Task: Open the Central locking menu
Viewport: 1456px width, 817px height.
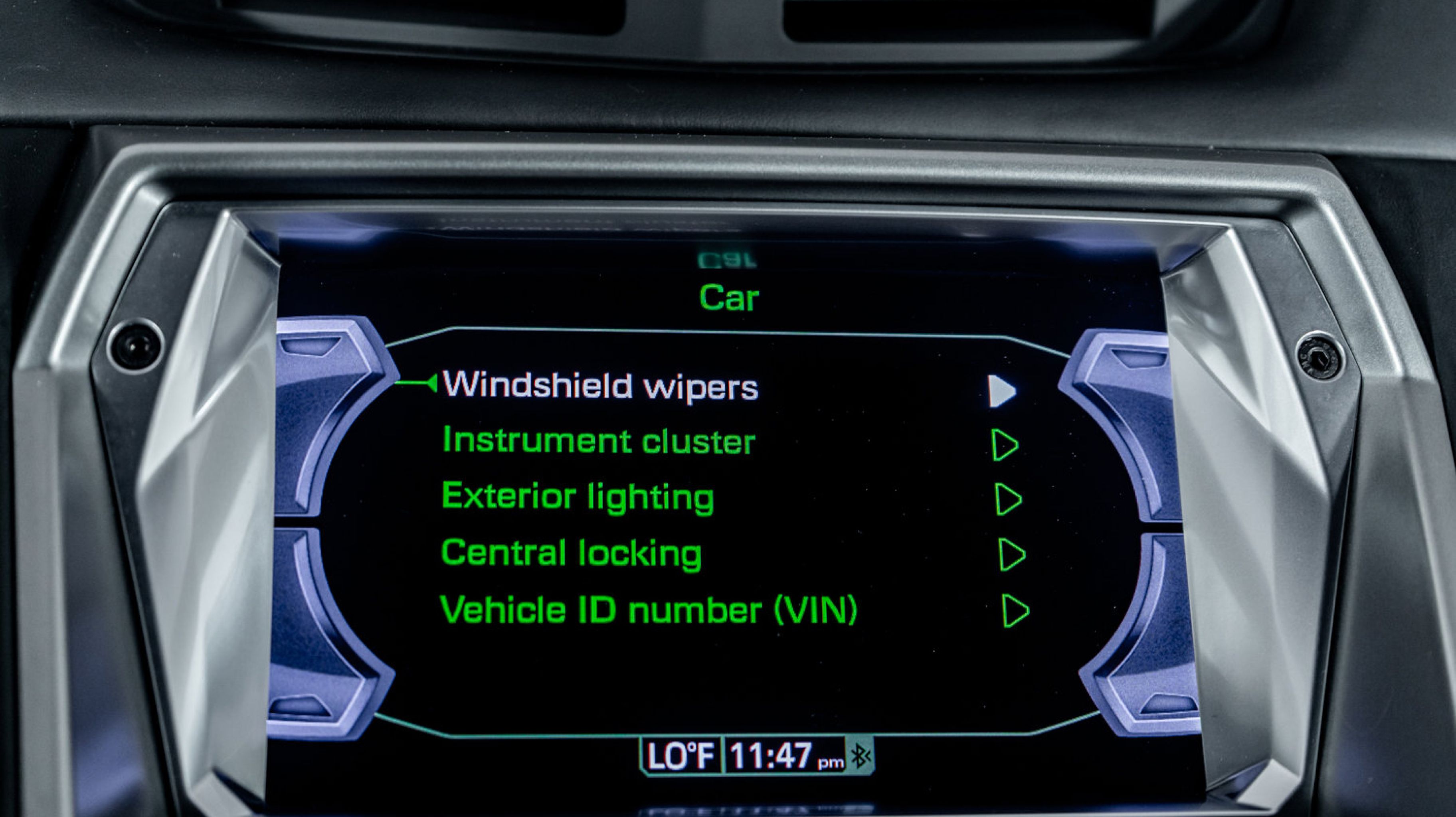Action: point(571,553)
